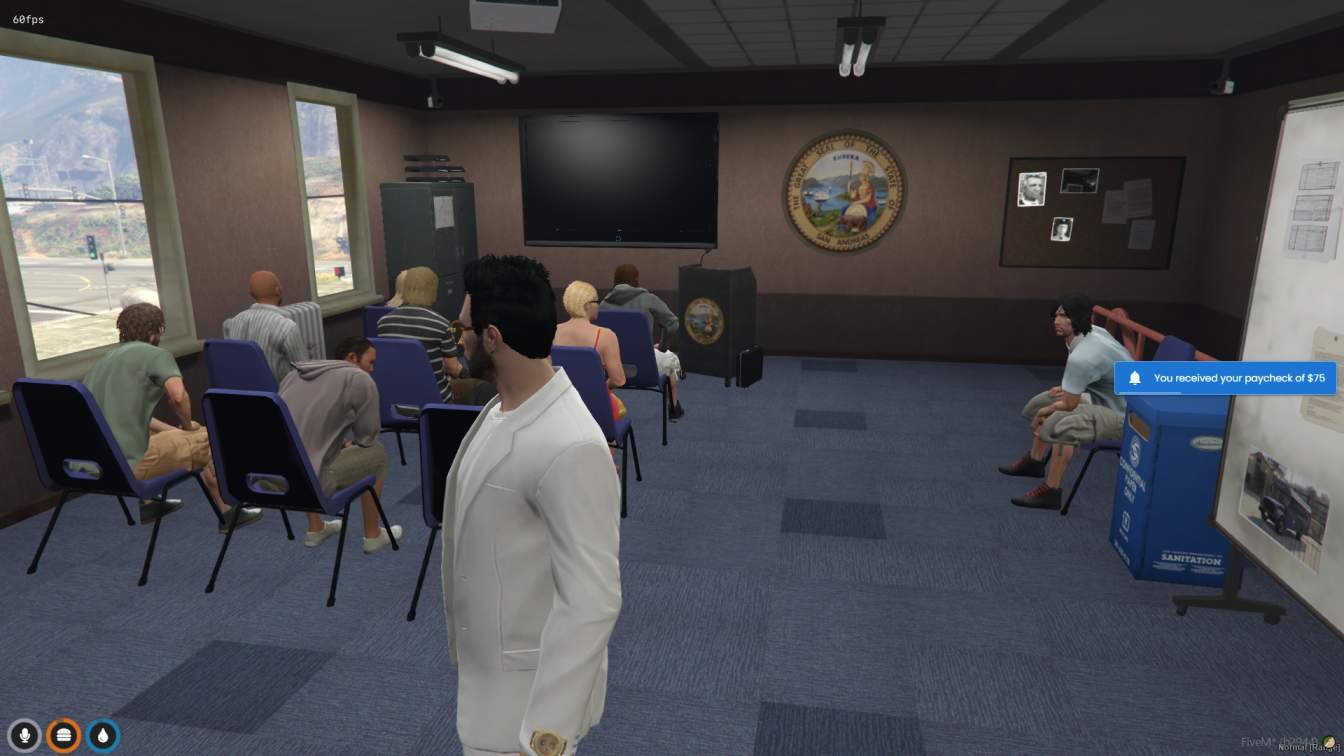Click the briefcase beside the podium
The width and height of the screenshot is (1344, 756).
747,363
